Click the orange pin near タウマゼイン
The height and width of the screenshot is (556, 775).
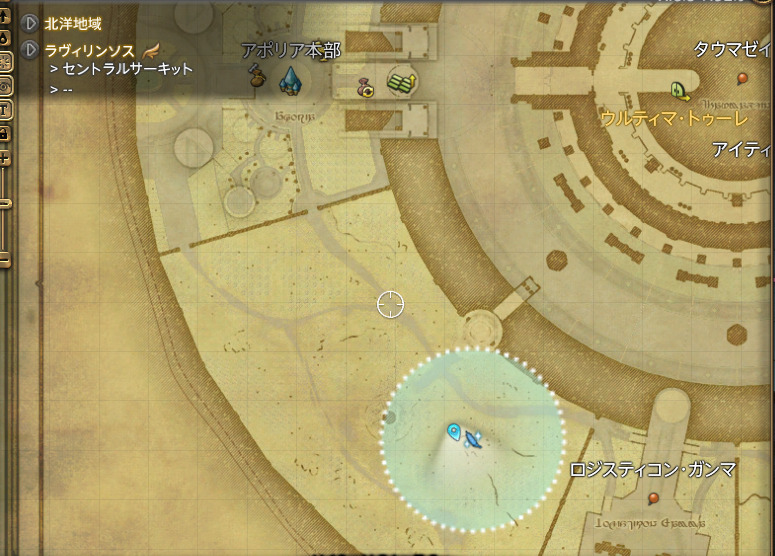742,78
